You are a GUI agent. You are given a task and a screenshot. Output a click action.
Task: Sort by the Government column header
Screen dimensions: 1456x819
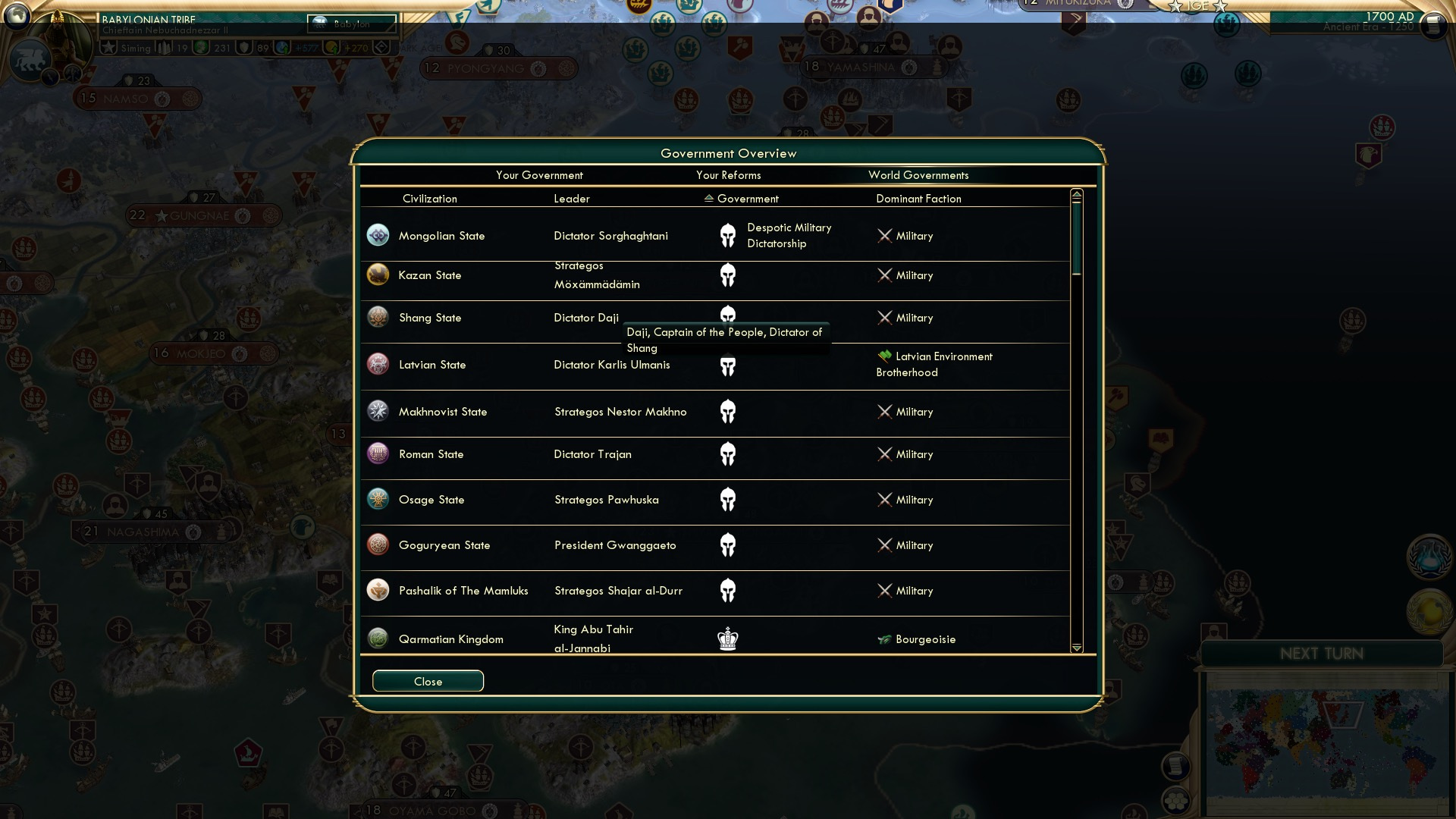(x=747, y=199)
